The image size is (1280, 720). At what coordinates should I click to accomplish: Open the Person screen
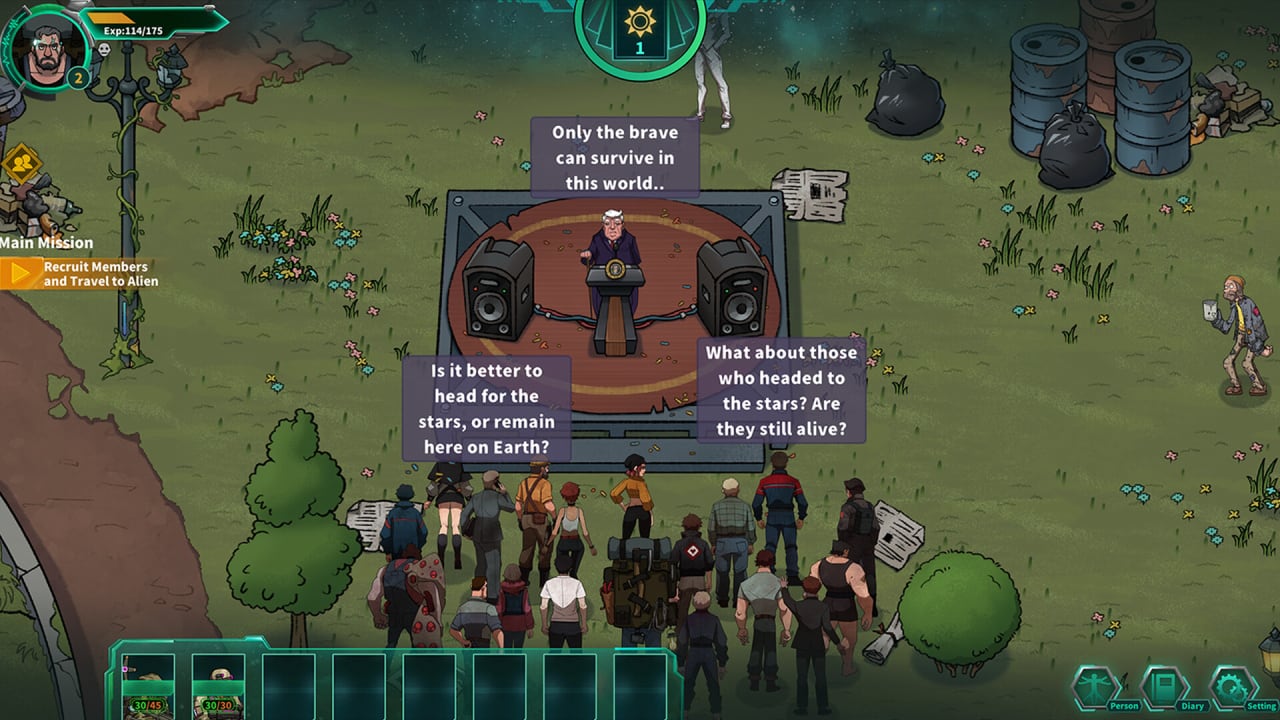click(1097, 688)
